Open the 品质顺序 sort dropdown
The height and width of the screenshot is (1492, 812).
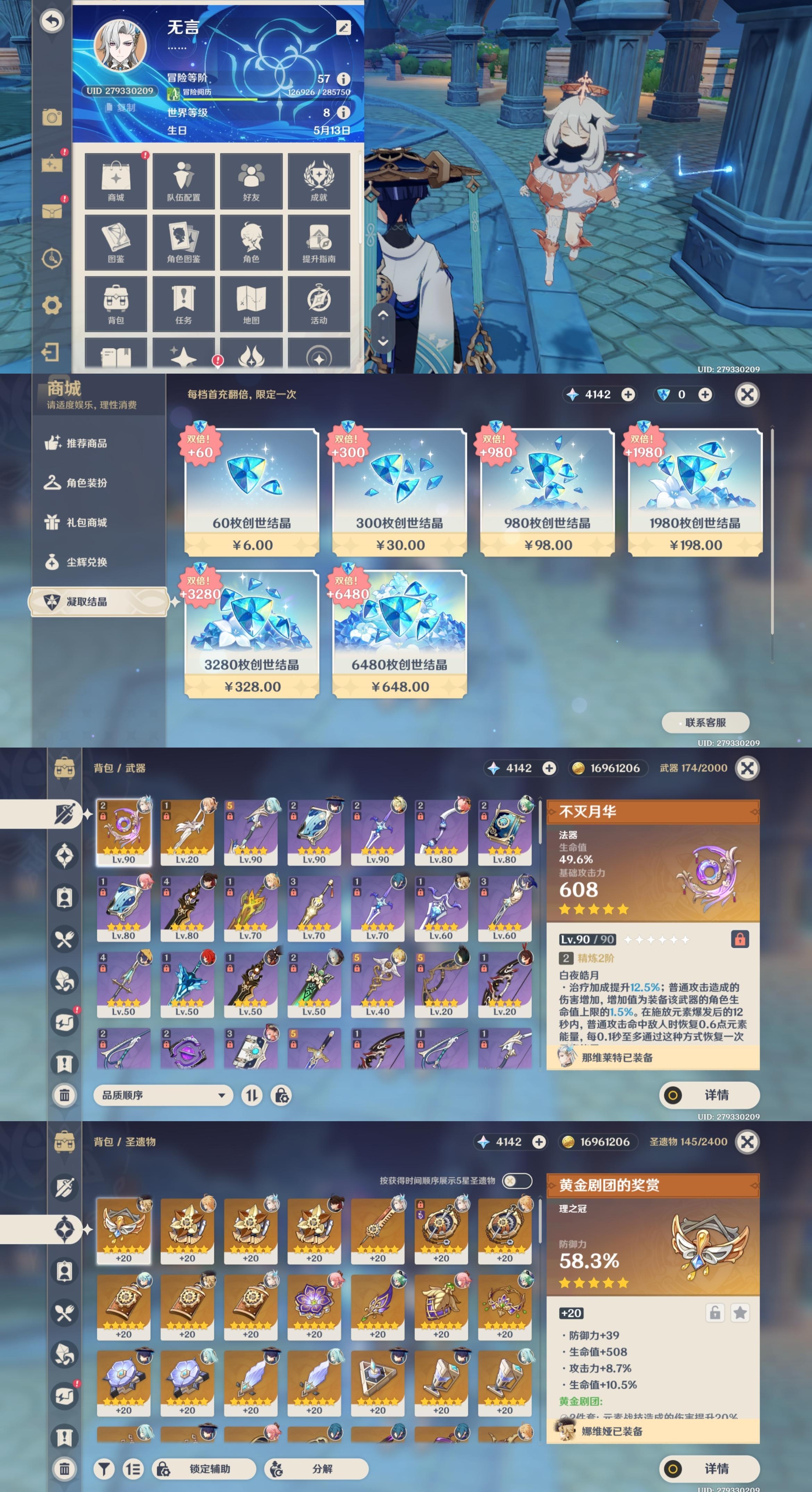163,1095
